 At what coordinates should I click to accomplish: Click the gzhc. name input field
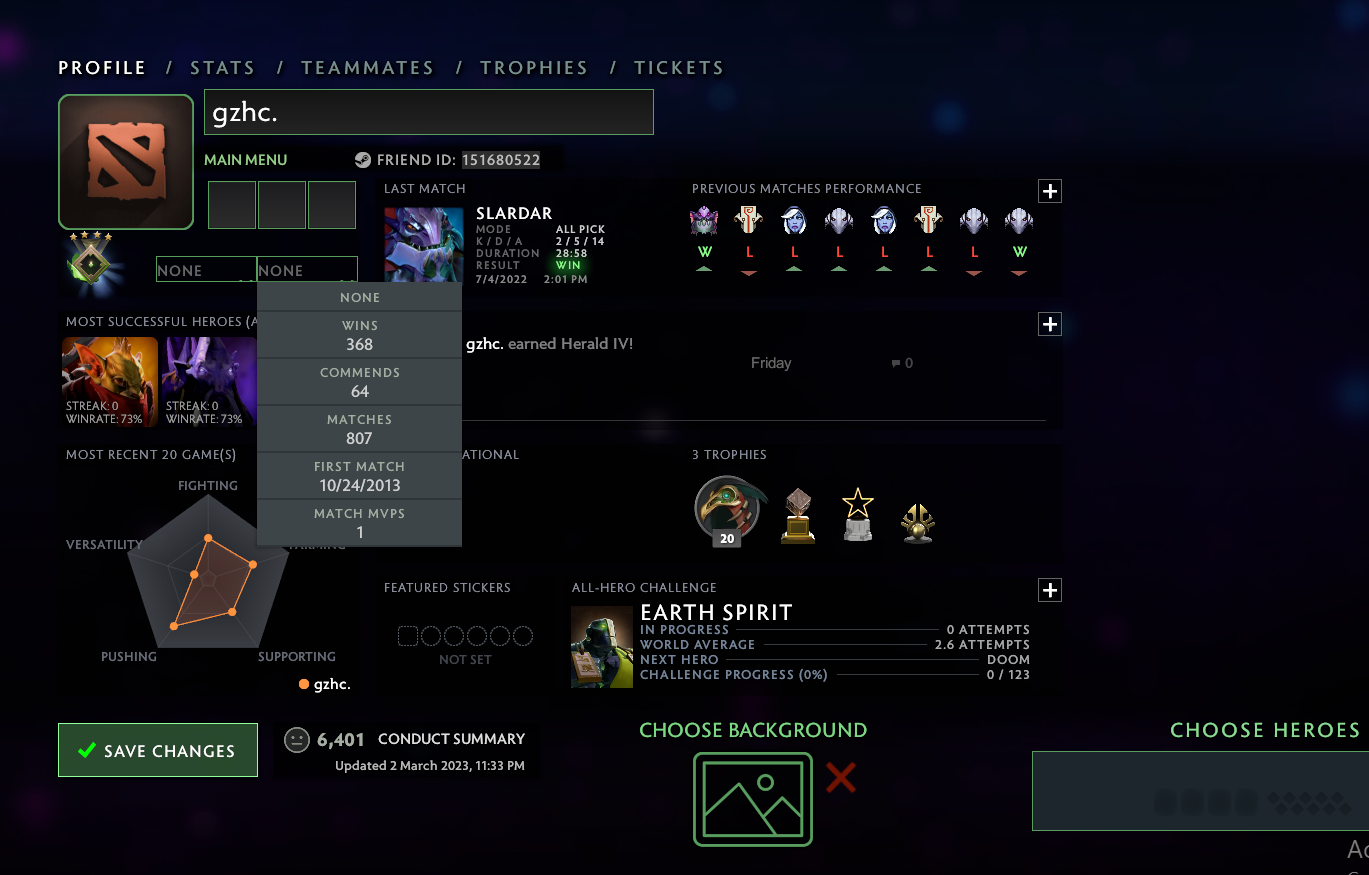click(428, 112)
